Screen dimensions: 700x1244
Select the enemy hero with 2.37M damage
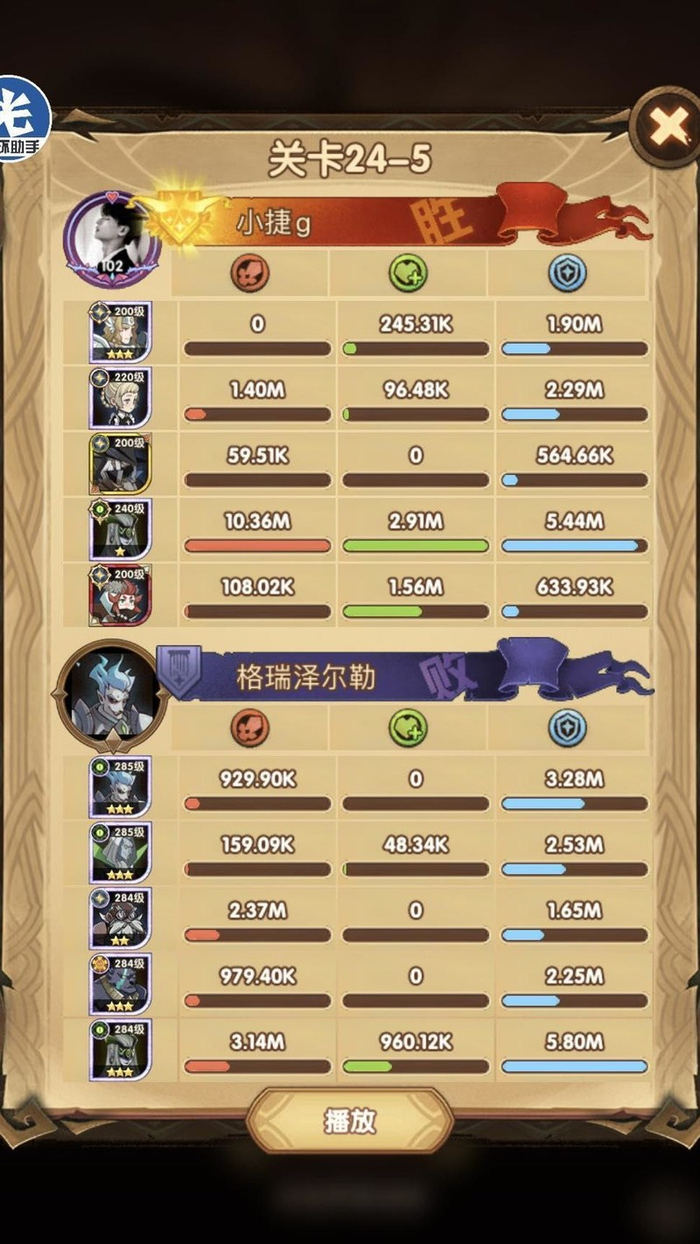(120, 918)
